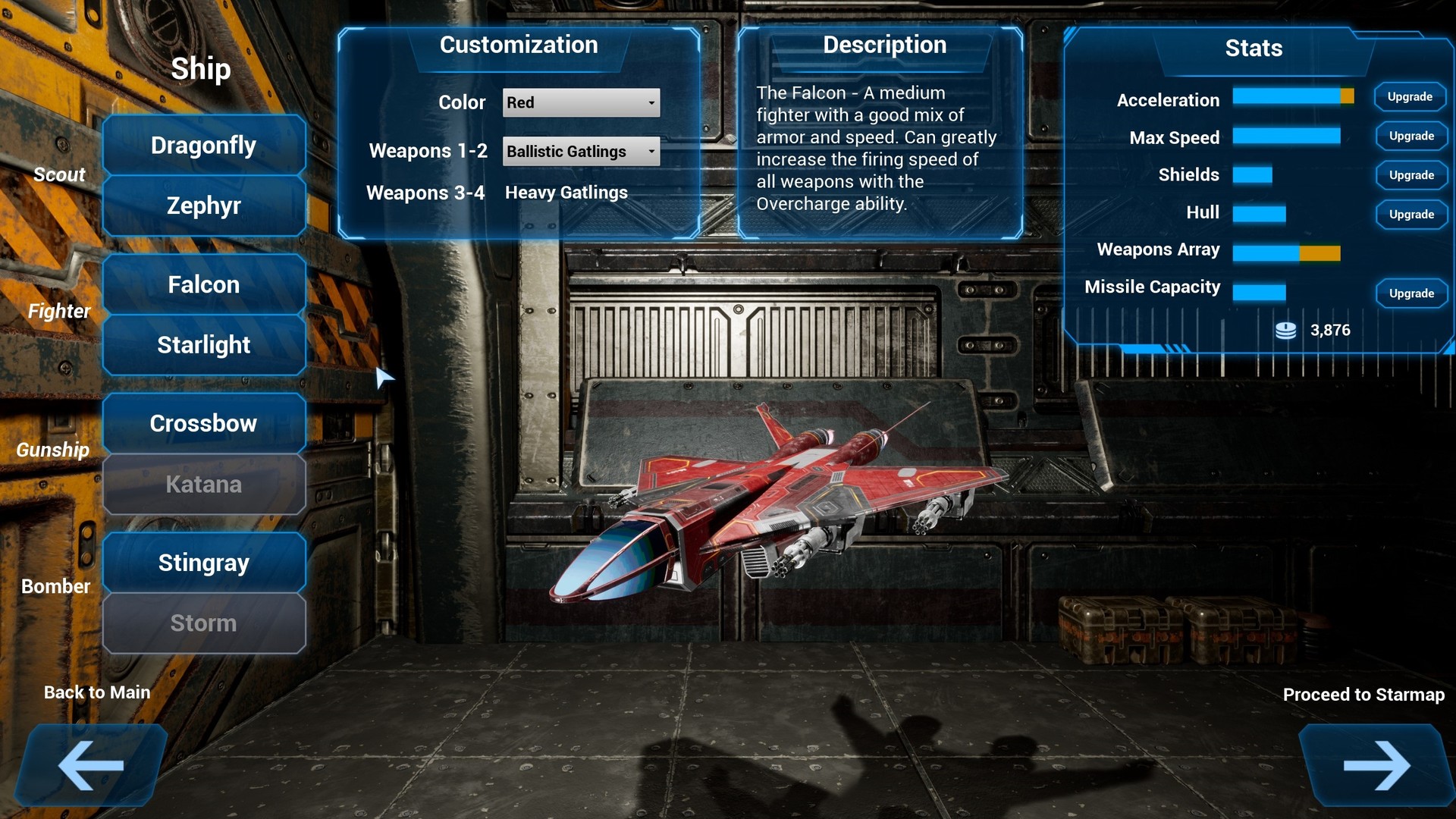
Task: Upgrade the Shields stat
Action: point(1410,175)
